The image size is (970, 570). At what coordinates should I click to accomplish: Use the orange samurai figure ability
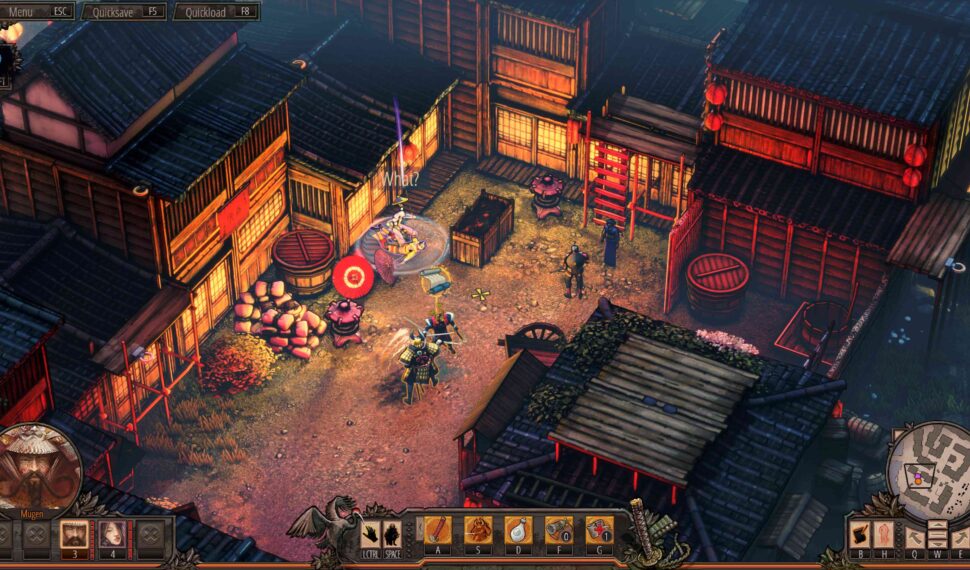point(478,530)
